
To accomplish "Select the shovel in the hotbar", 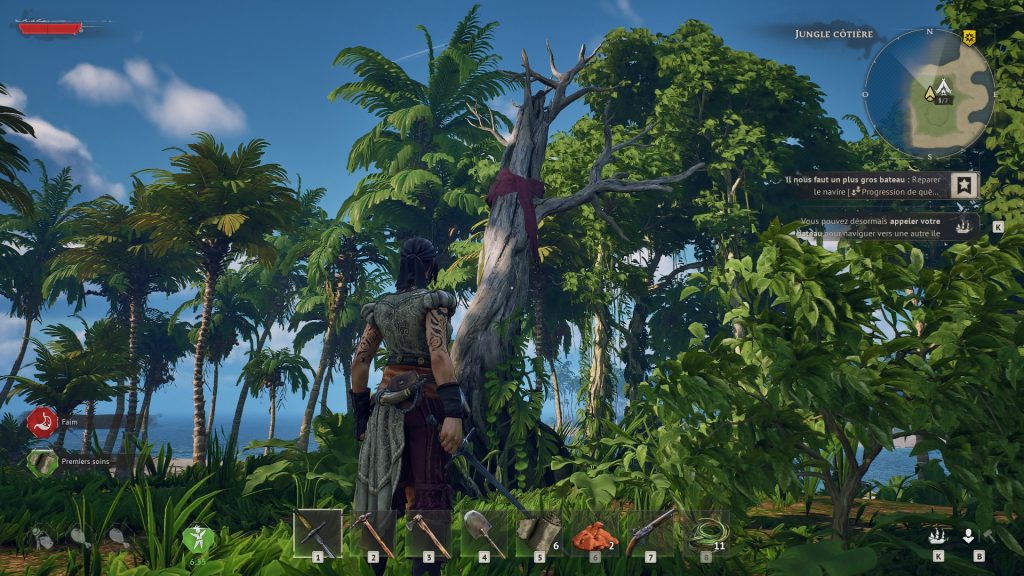I will 484,532.
